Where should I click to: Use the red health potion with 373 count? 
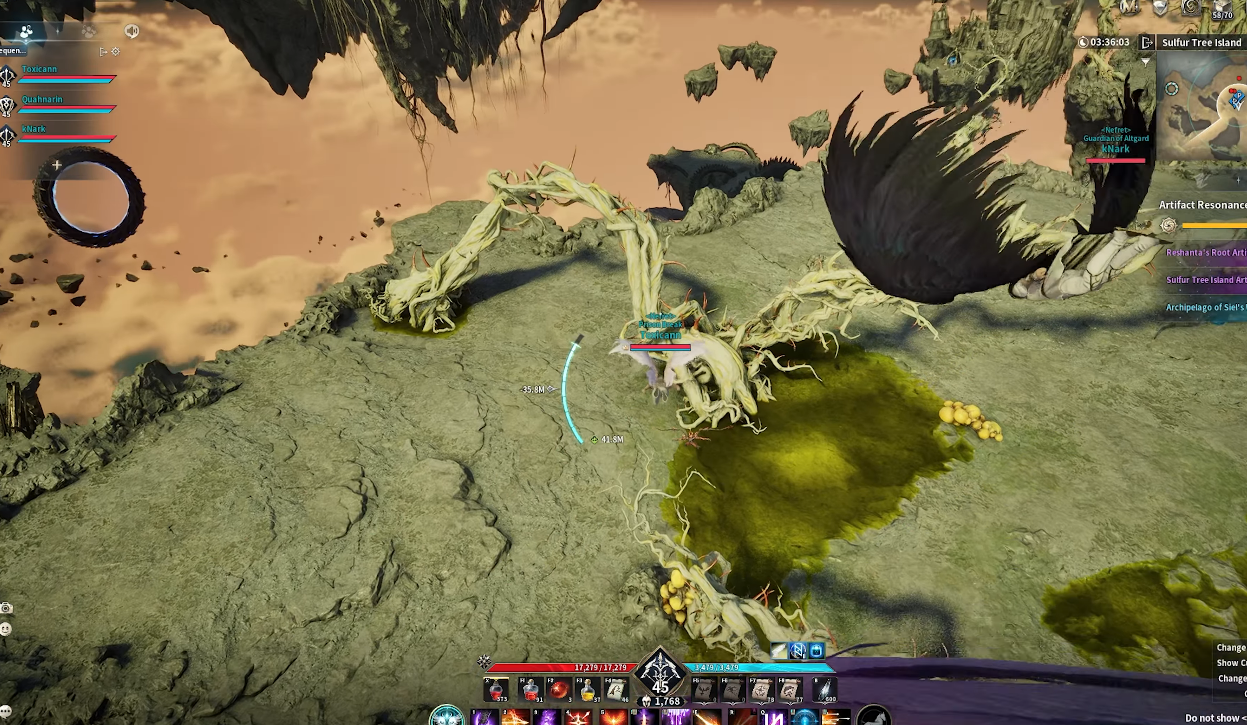pyautogui.click(x=497, y=689)
